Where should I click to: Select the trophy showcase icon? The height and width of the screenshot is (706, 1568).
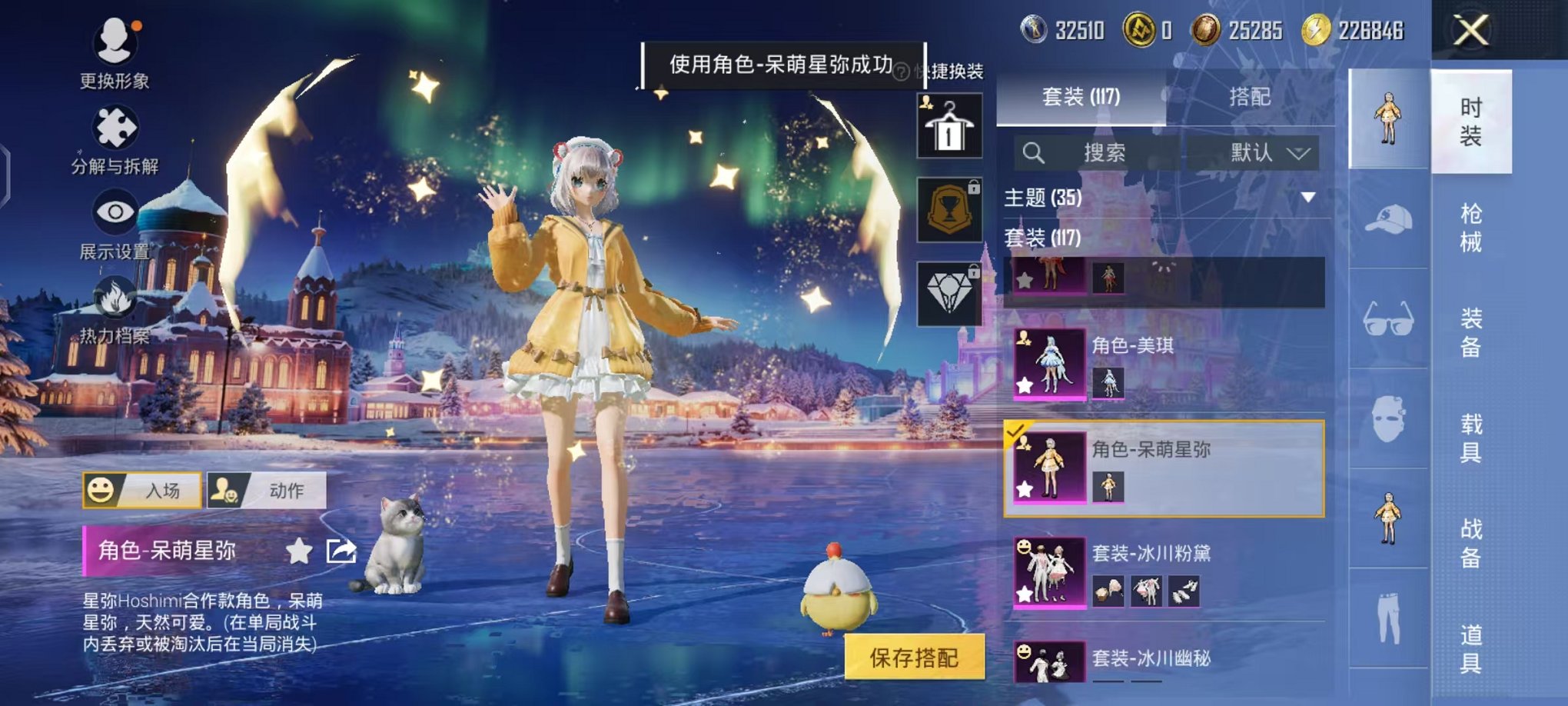coord(949,208)
